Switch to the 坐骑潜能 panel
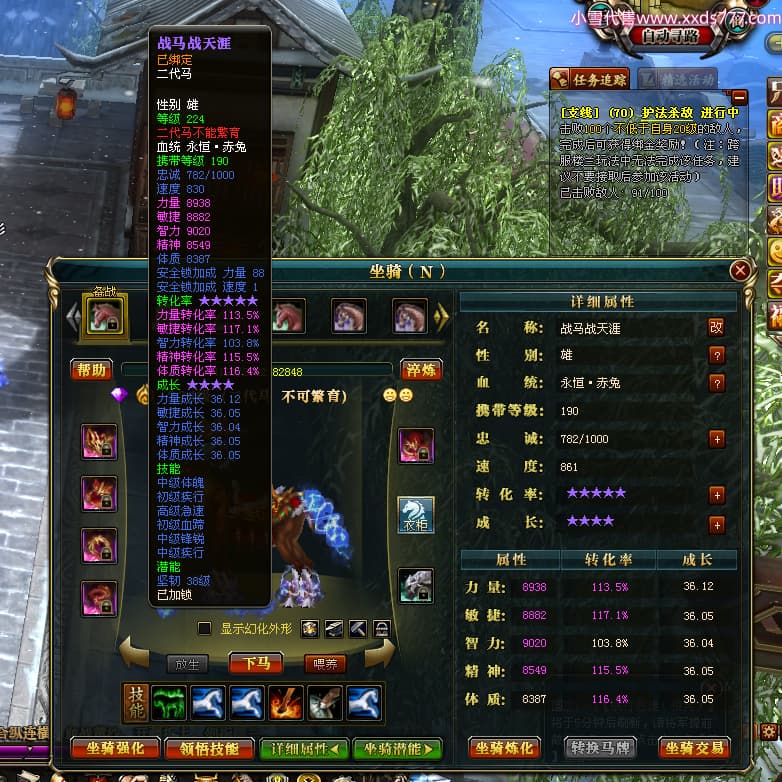The image size is (782, 782). tap(397, 748)
